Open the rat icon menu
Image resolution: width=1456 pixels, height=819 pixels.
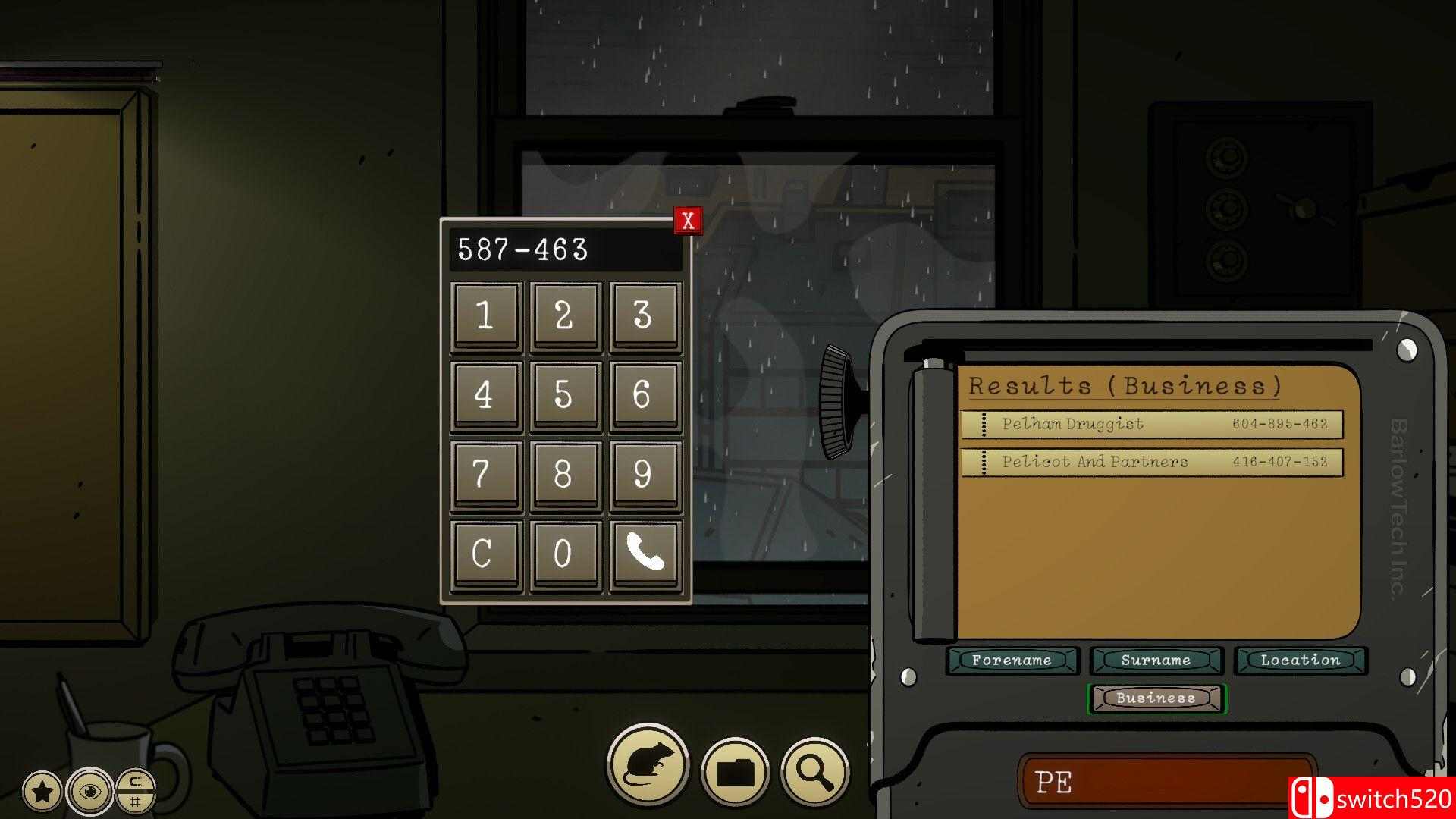[x=648, y=766]
